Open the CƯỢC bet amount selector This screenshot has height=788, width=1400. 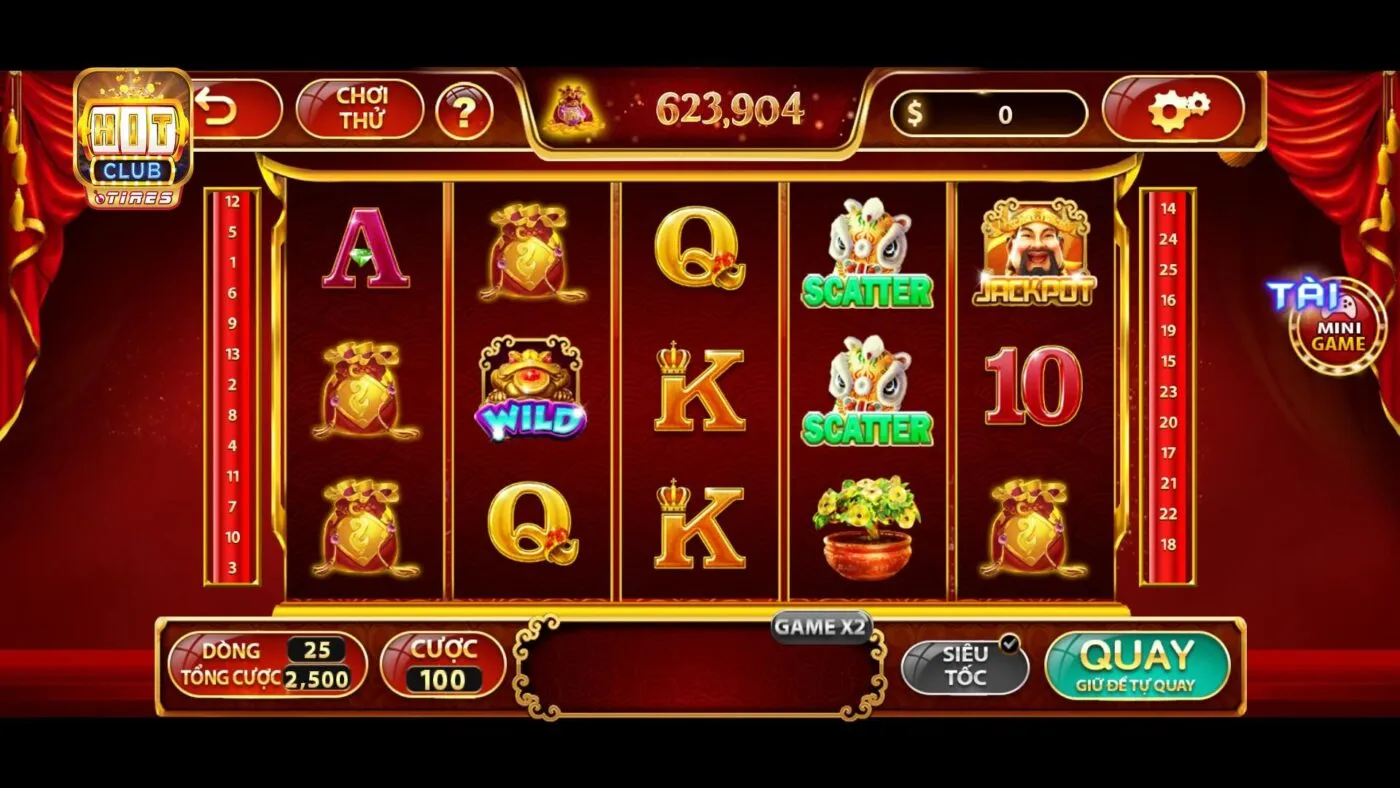[x=442, y=665]
